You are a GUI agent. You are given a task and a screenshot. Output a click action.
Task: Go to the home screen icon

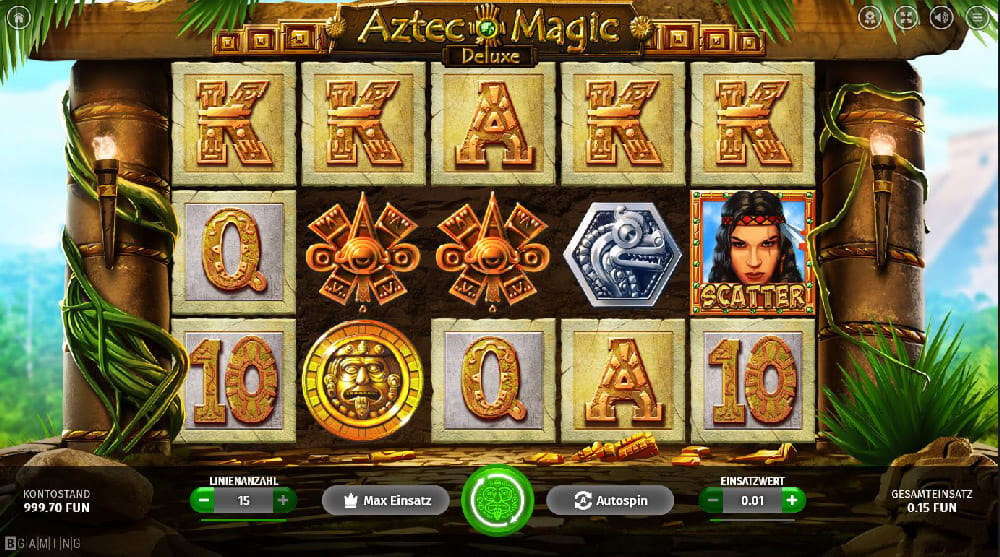tap(18, 17)
